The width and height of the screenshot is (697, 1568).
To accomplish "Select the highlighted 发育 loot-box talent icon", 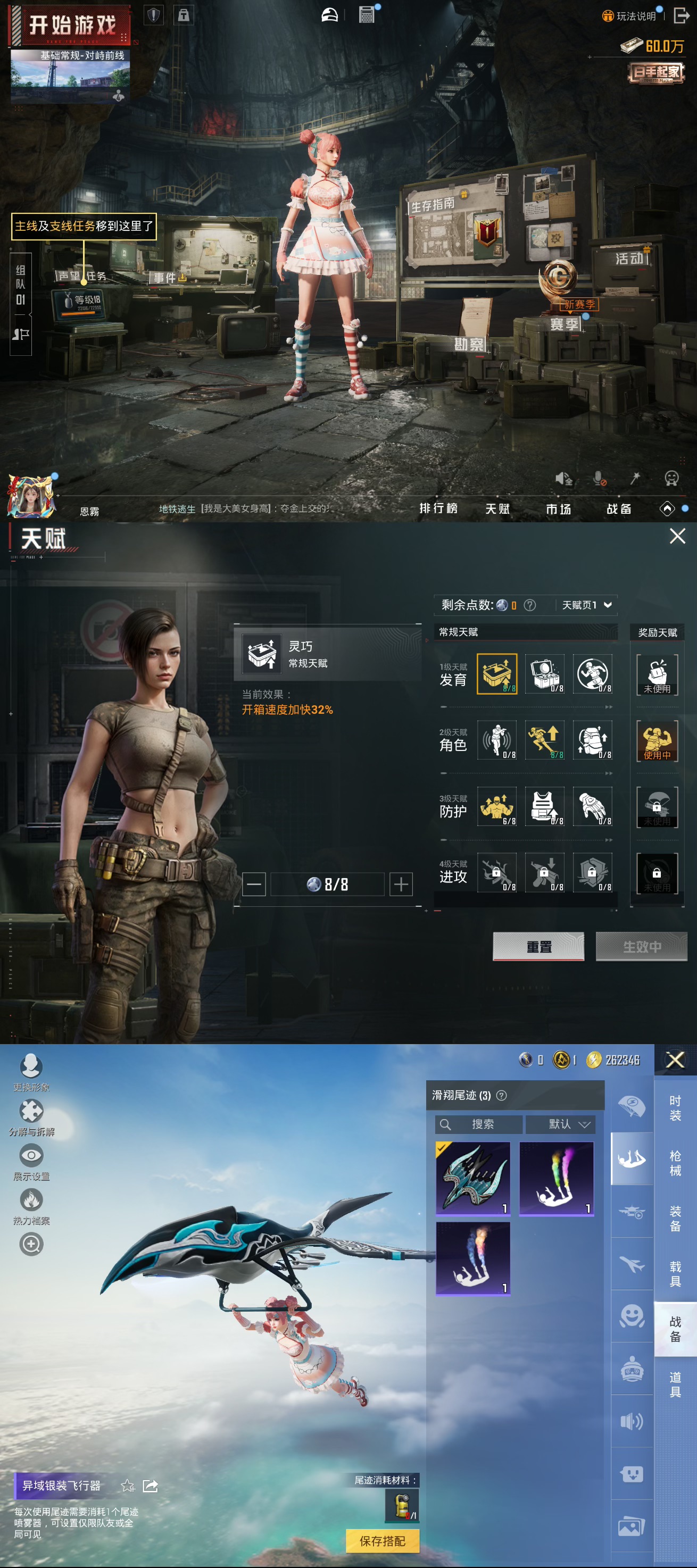I will click(x=497, y=673).
